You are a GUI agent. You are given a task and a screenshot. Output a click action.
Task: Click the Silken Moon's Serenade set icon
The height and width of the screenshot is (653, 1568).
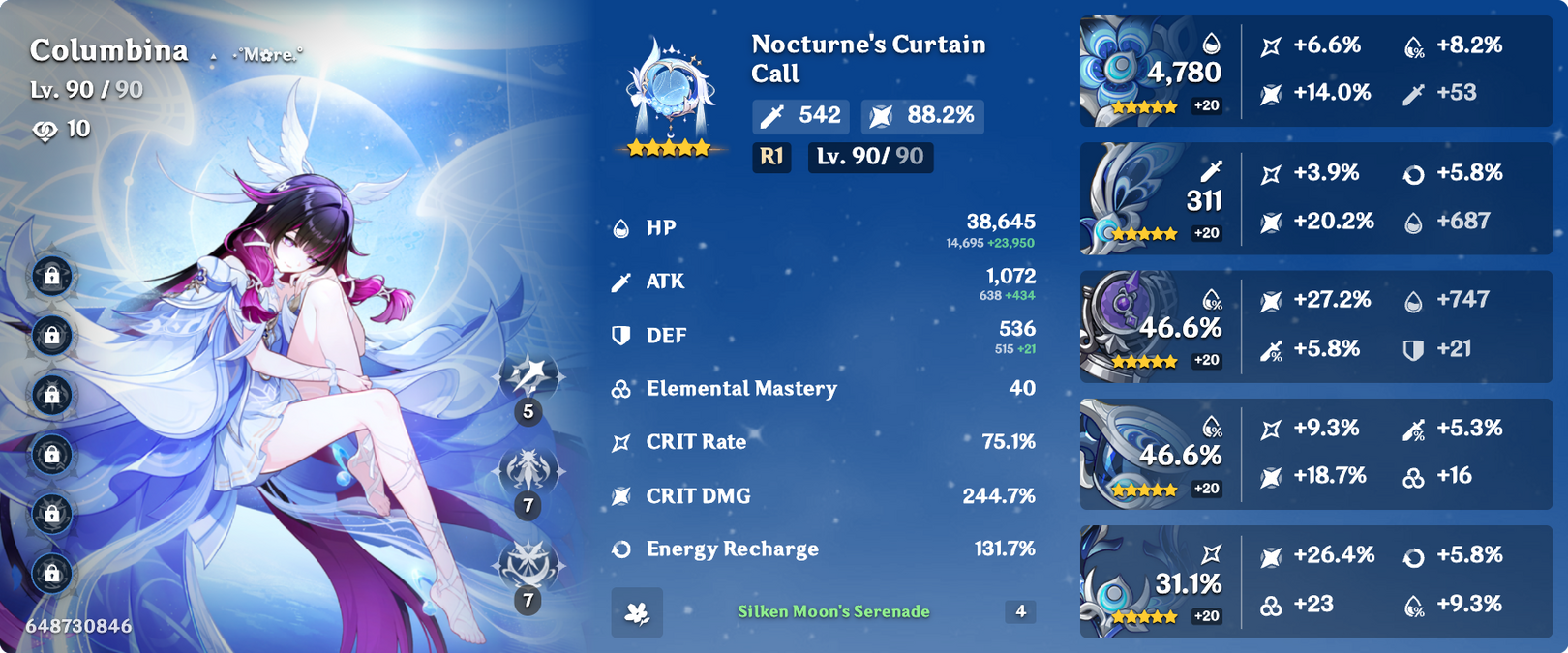637,612
